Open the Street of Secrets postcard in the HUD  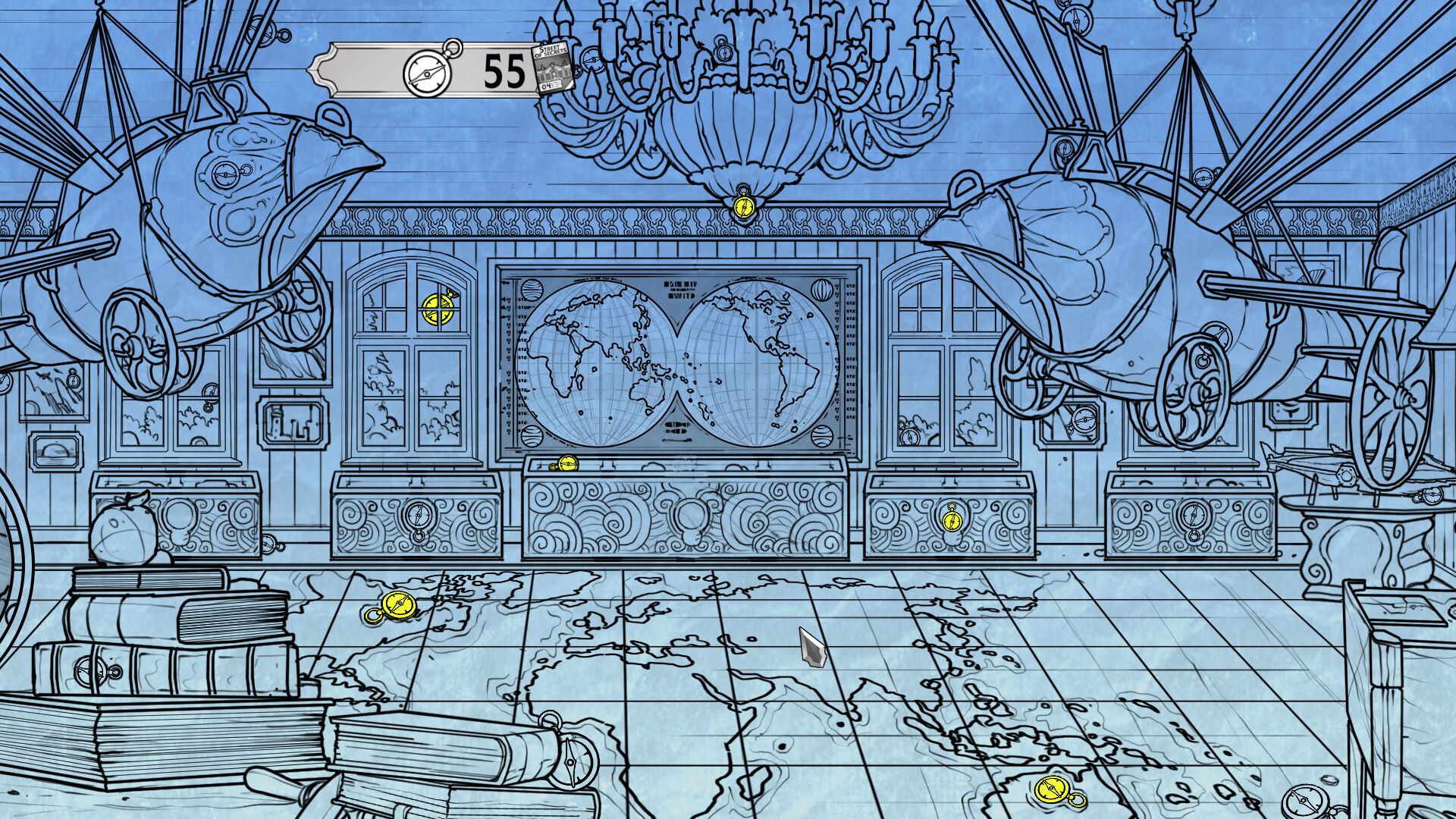click(551, 68)
